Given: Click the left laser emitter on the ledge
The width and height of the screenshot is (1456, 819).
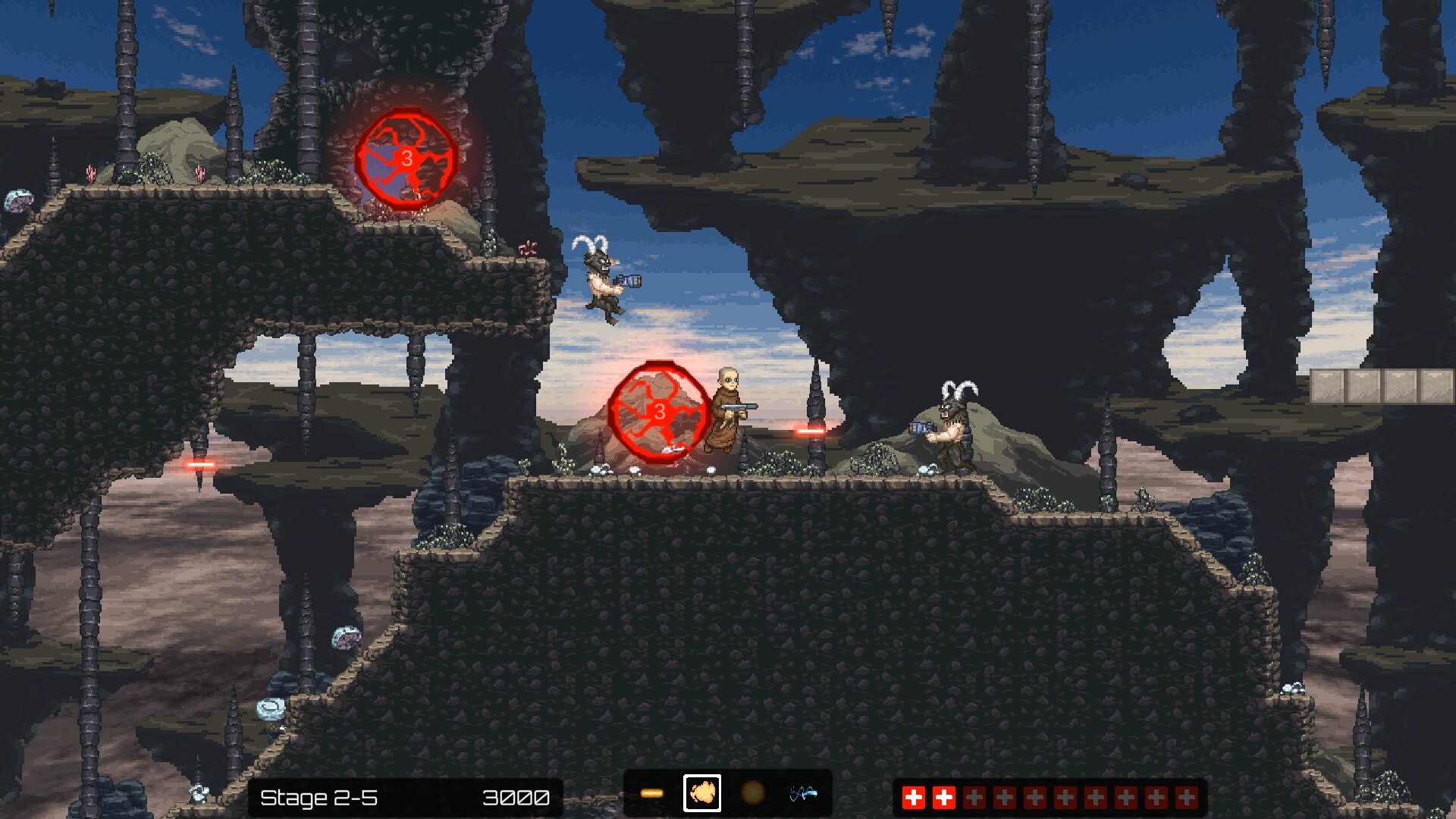Looking at the screenshot, I should click(199, 466).
